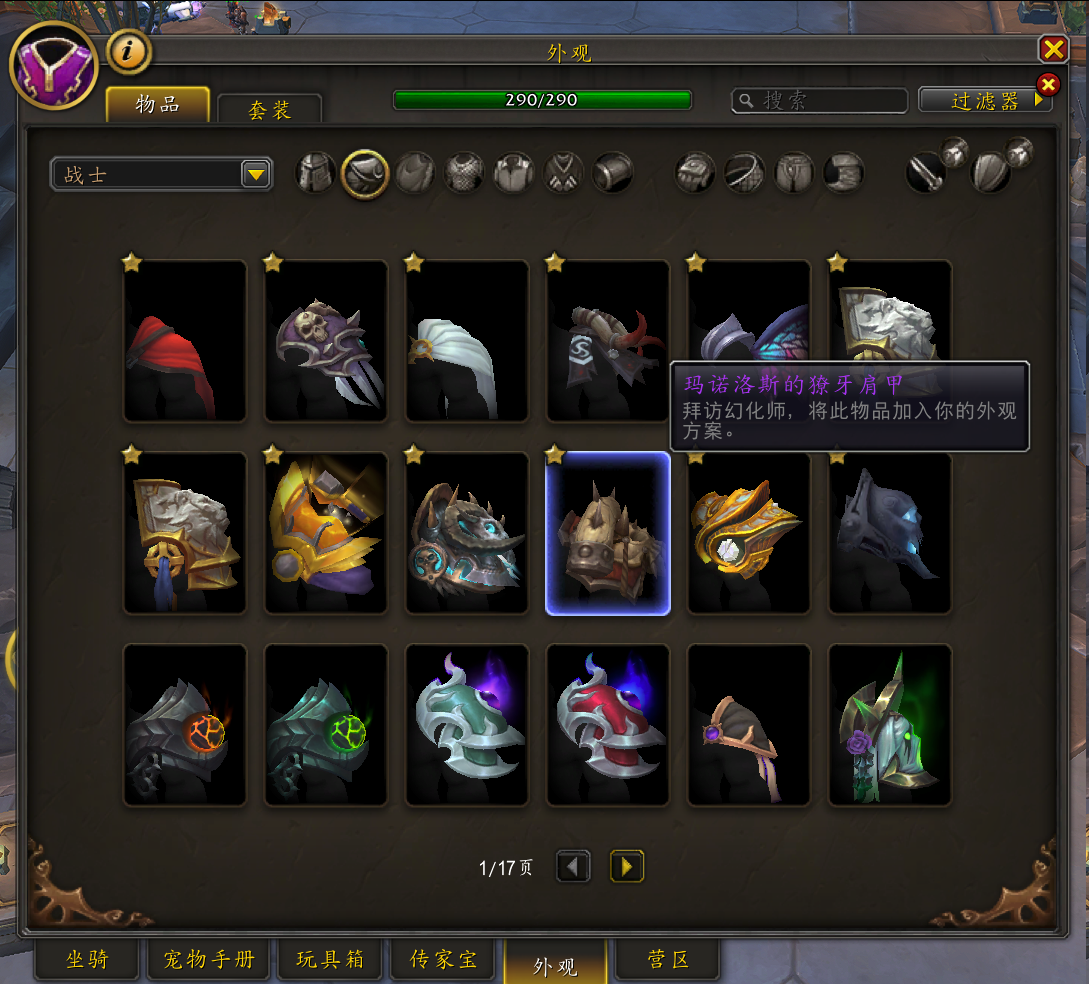The width and height of the screenshot is (1089, 984).
Task: Choose the red cloth shoulder appearance
Action: 185,342
